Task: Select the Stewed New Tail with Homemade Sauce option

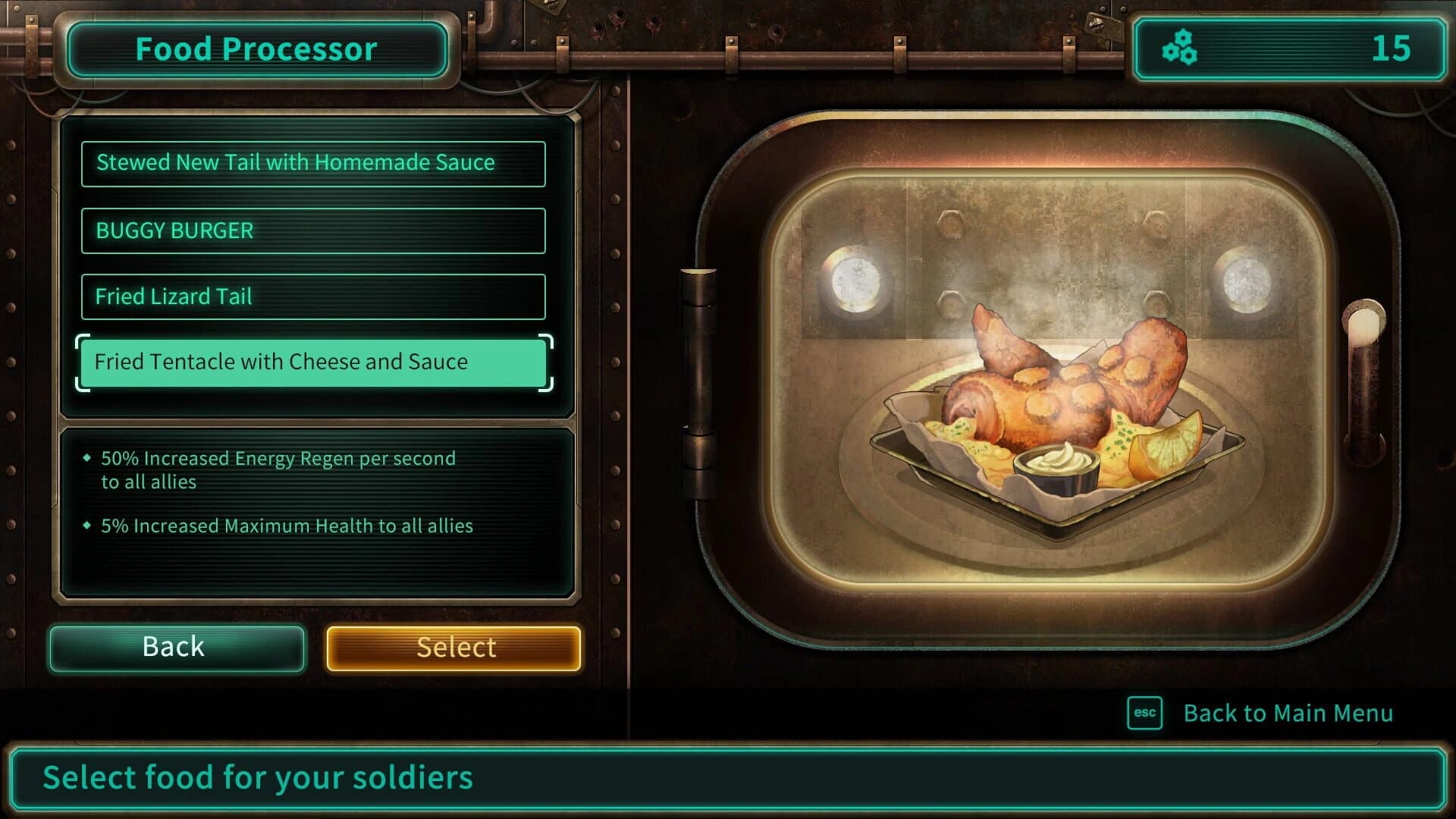Action: pyautogui.click(x=313, y=162)
